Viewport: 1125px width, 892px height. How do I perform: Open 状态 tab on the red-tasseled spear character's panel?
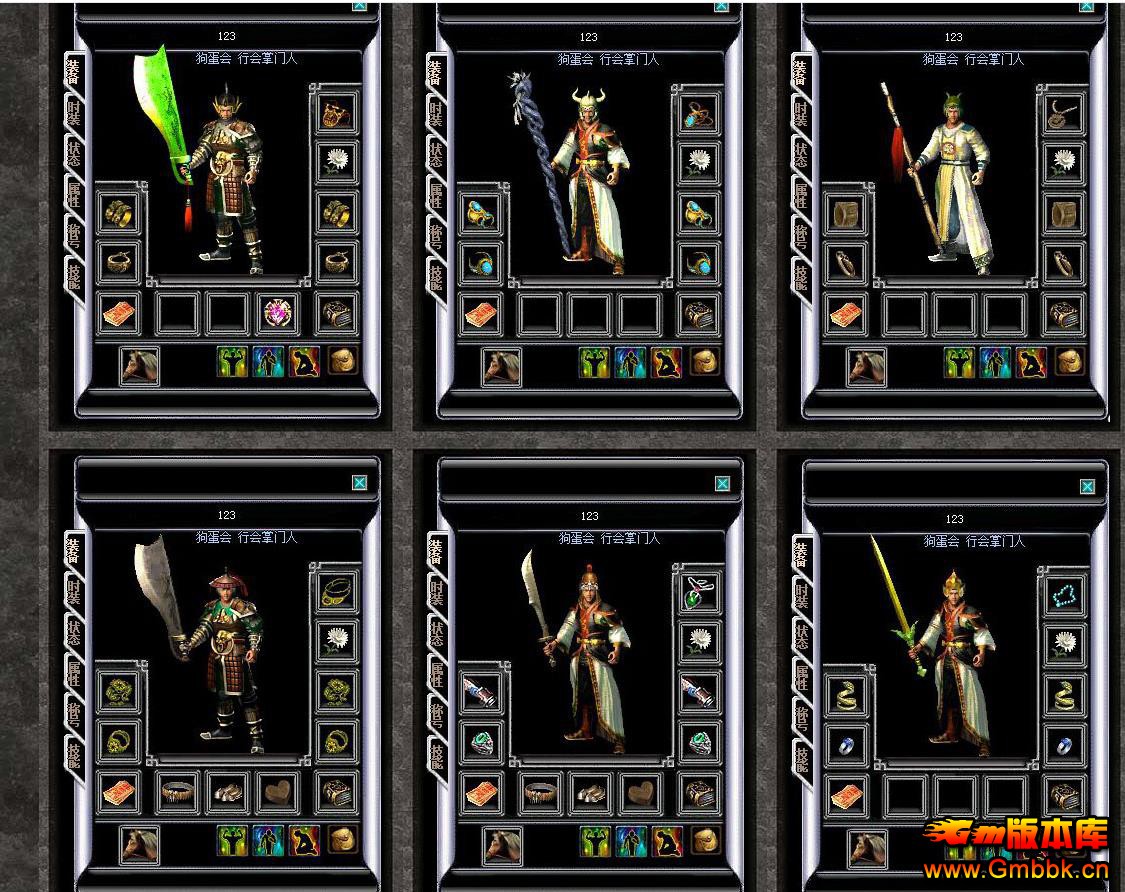click(801, 155)
